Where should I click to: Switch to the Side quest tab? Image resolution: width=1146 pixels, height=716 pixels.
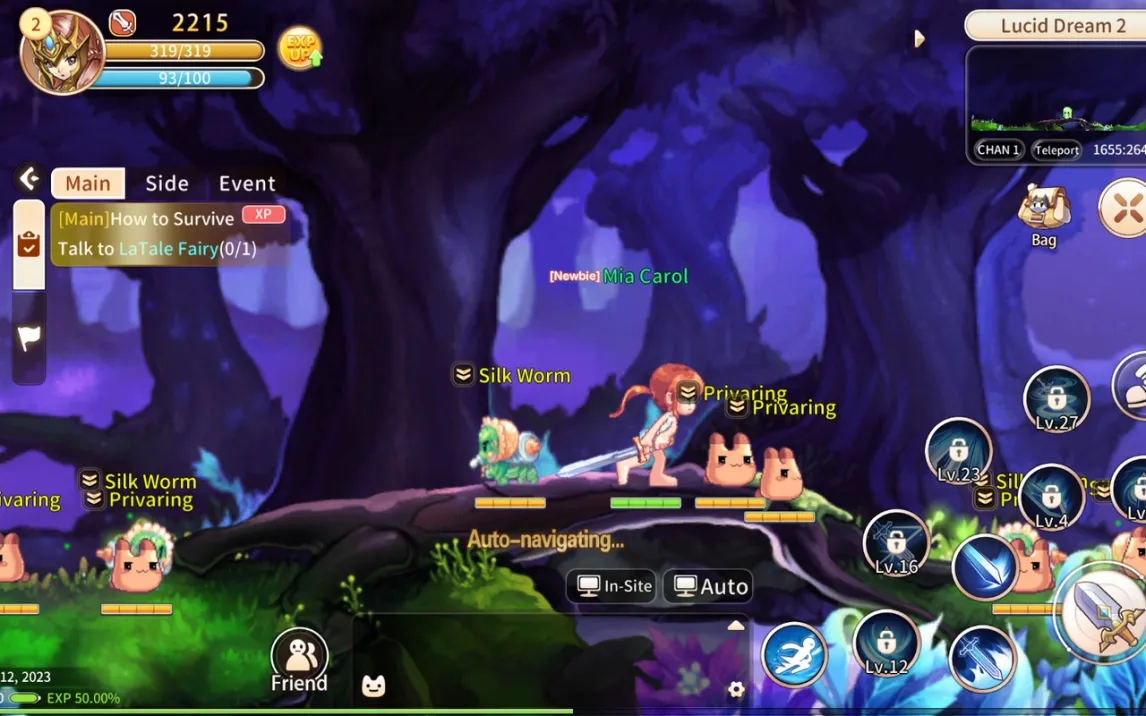(166, 183)
